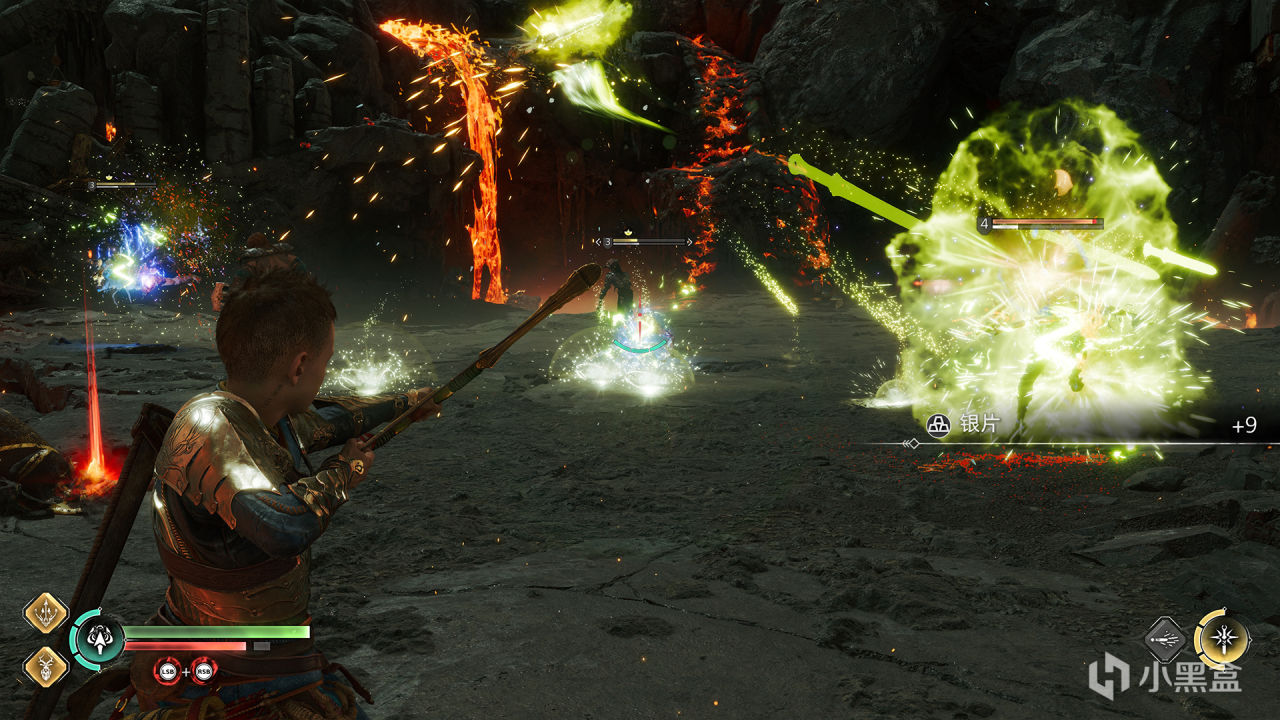
Task: Select the gold multi-arrow ability diamond
Action: pos(45,613)
